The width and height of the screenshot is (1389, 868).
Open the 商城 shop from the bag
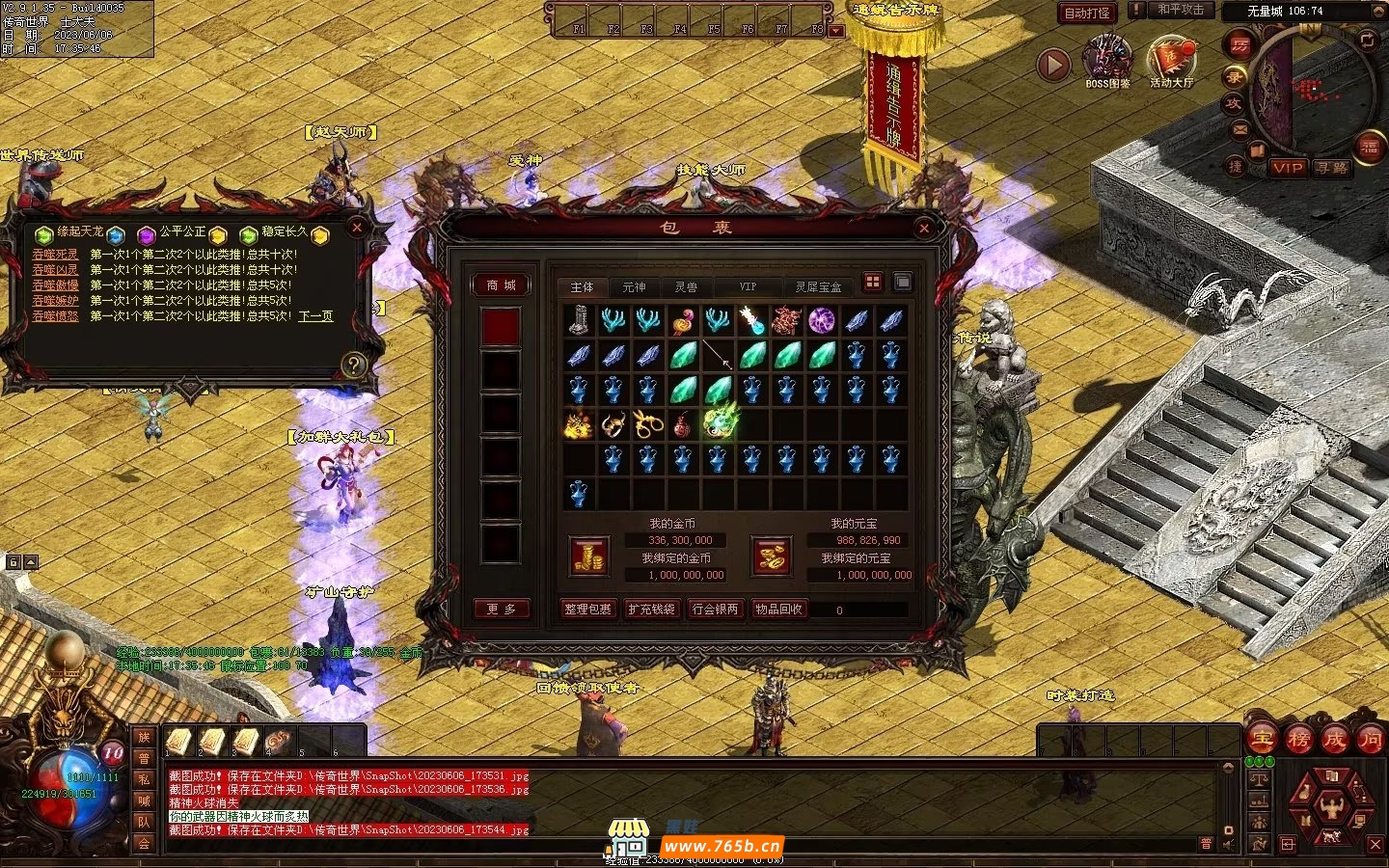pos(502,285)
